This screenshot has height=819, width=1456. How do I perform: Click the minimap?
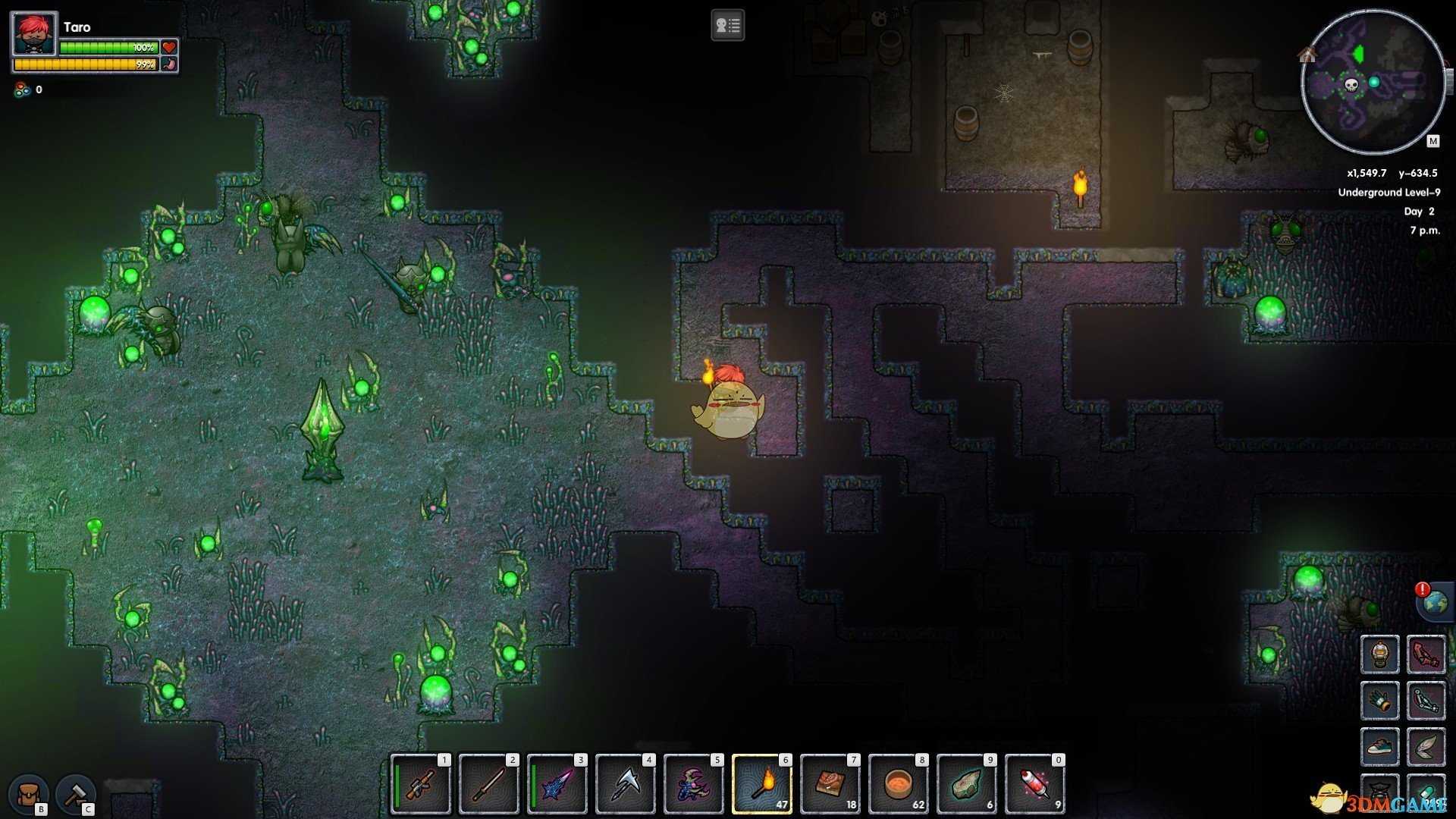coord(1373,82)
